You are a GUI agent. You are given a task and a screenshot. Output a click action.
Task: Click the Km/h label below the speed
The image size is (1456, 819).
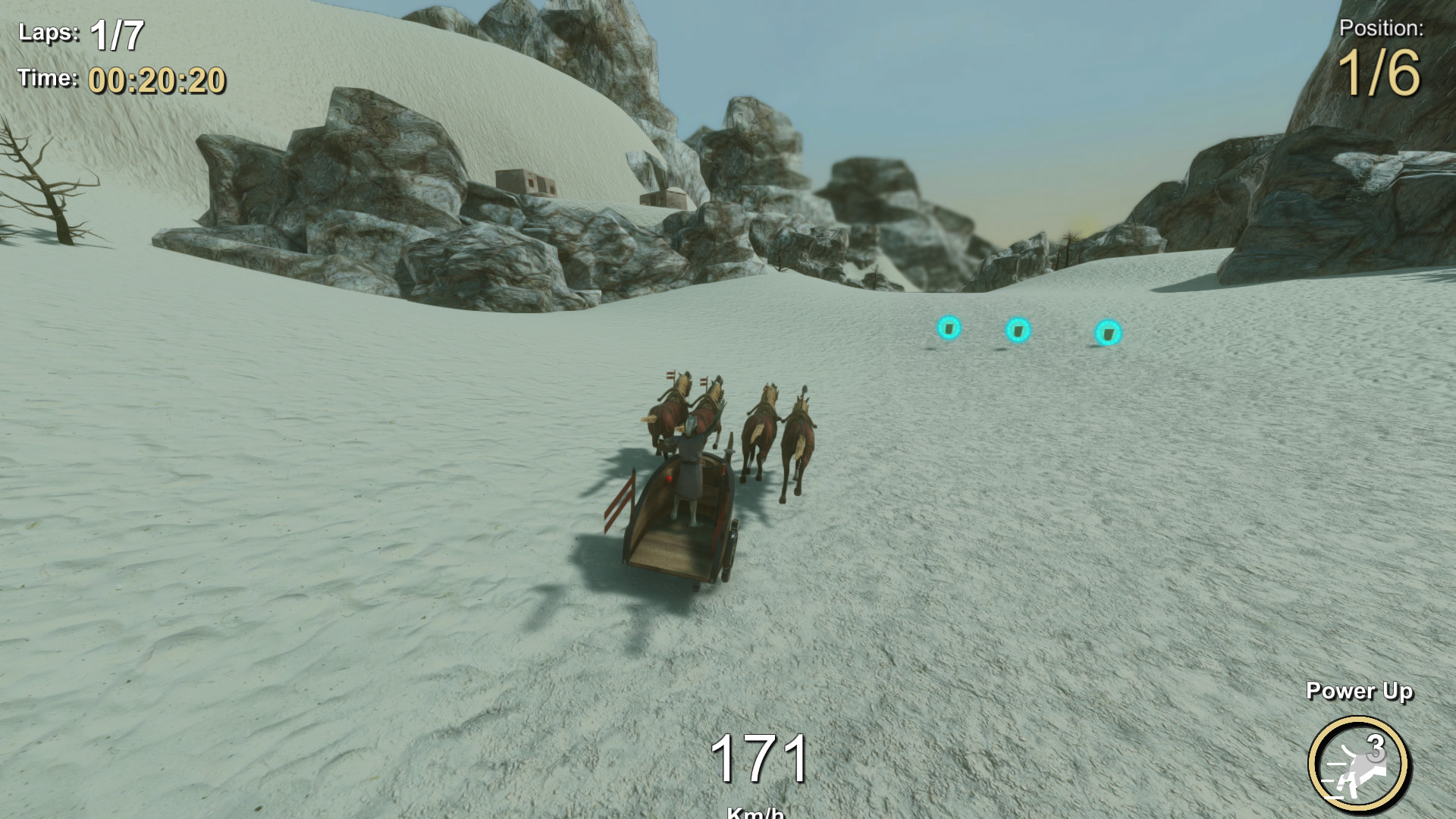[x=755, y=814]
